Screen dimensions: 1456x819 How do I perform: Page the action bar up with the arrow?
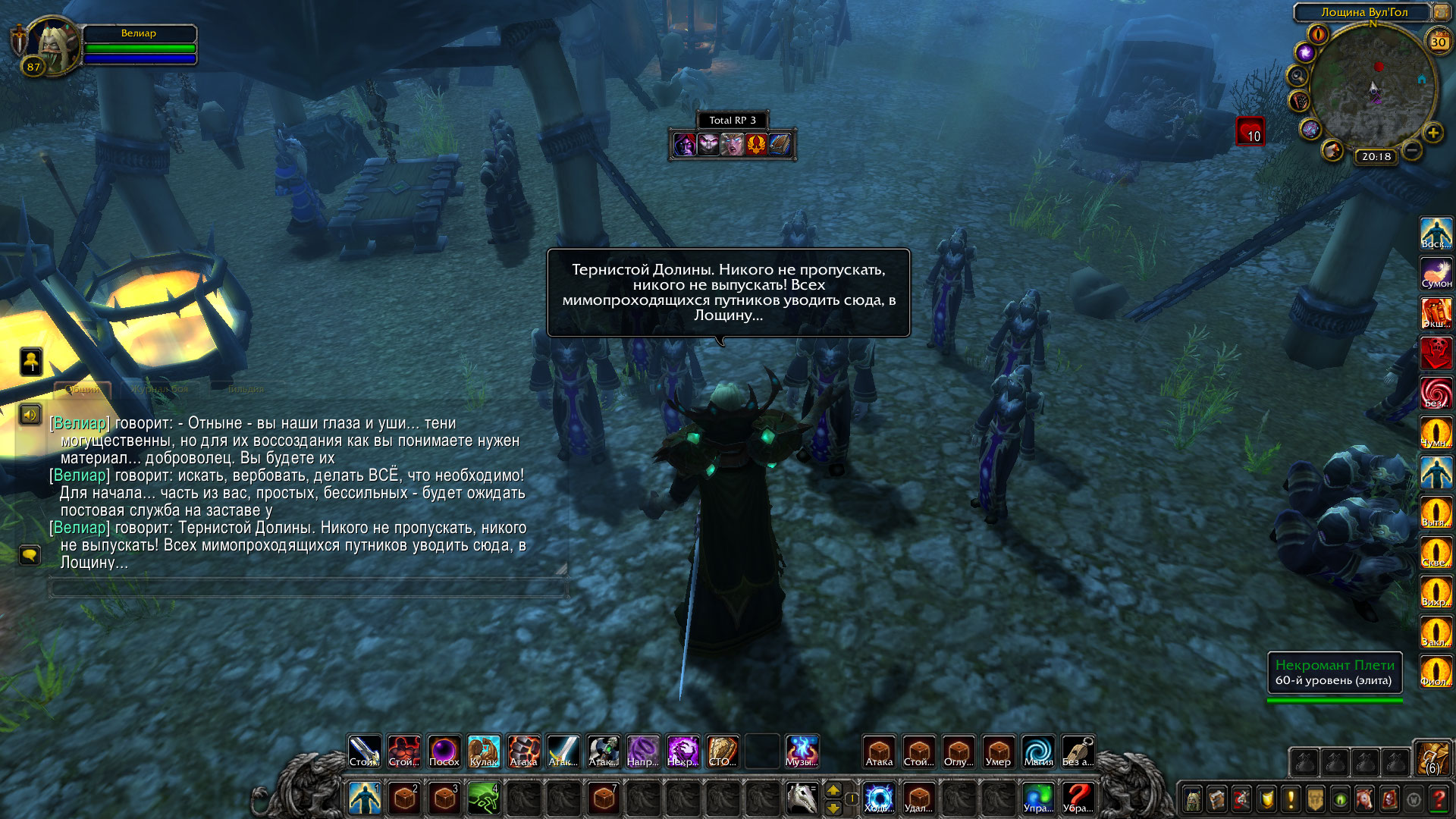click(833, 790)
